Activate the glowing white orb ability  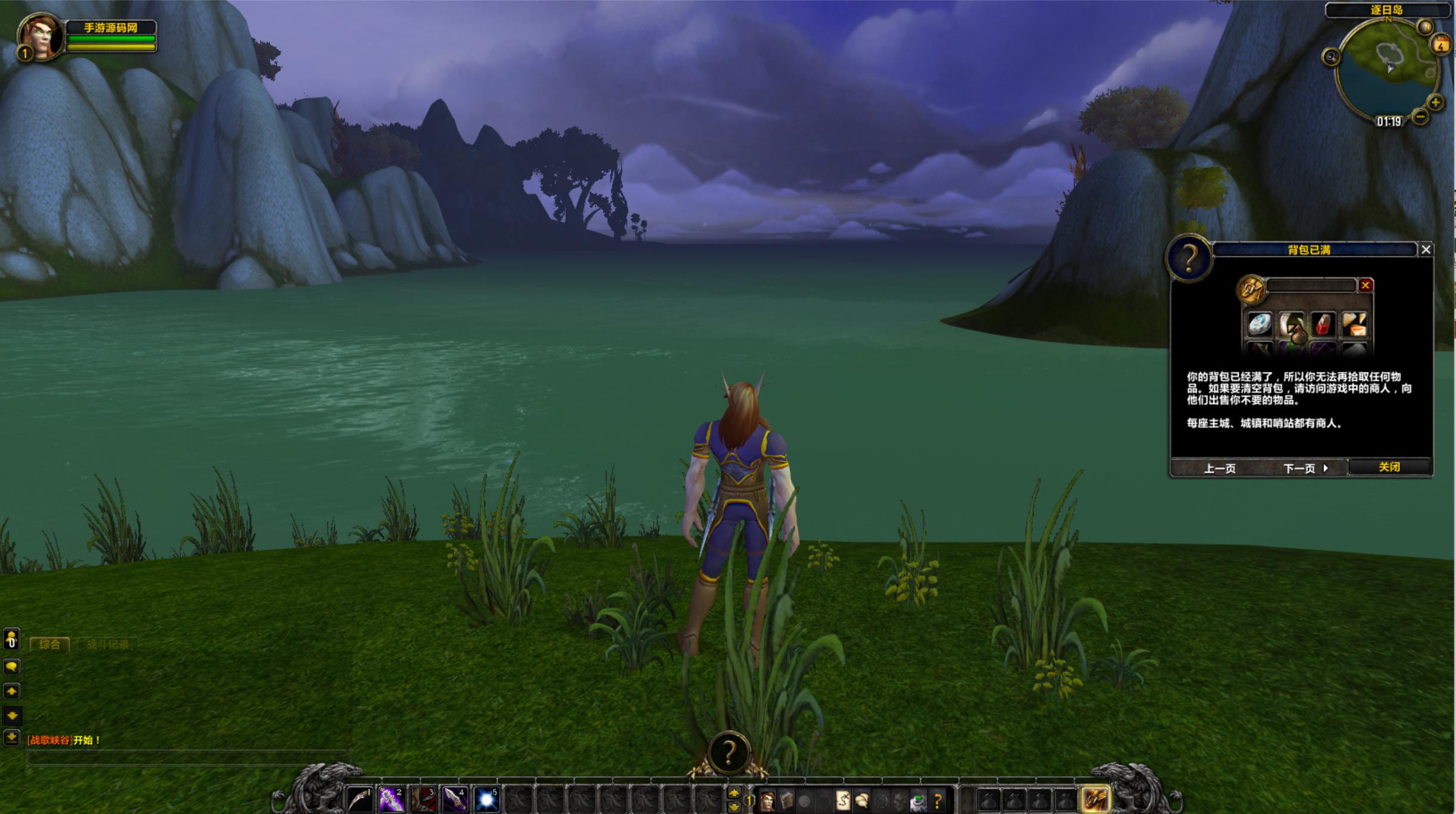(486, 799)
